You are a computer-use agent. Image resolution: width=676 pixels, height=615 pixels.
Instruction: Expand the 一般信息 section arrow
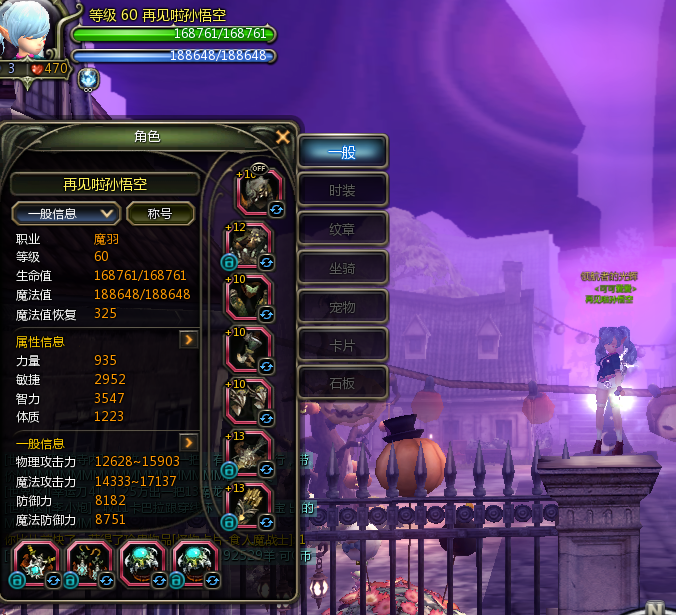(x=188, y=442)
